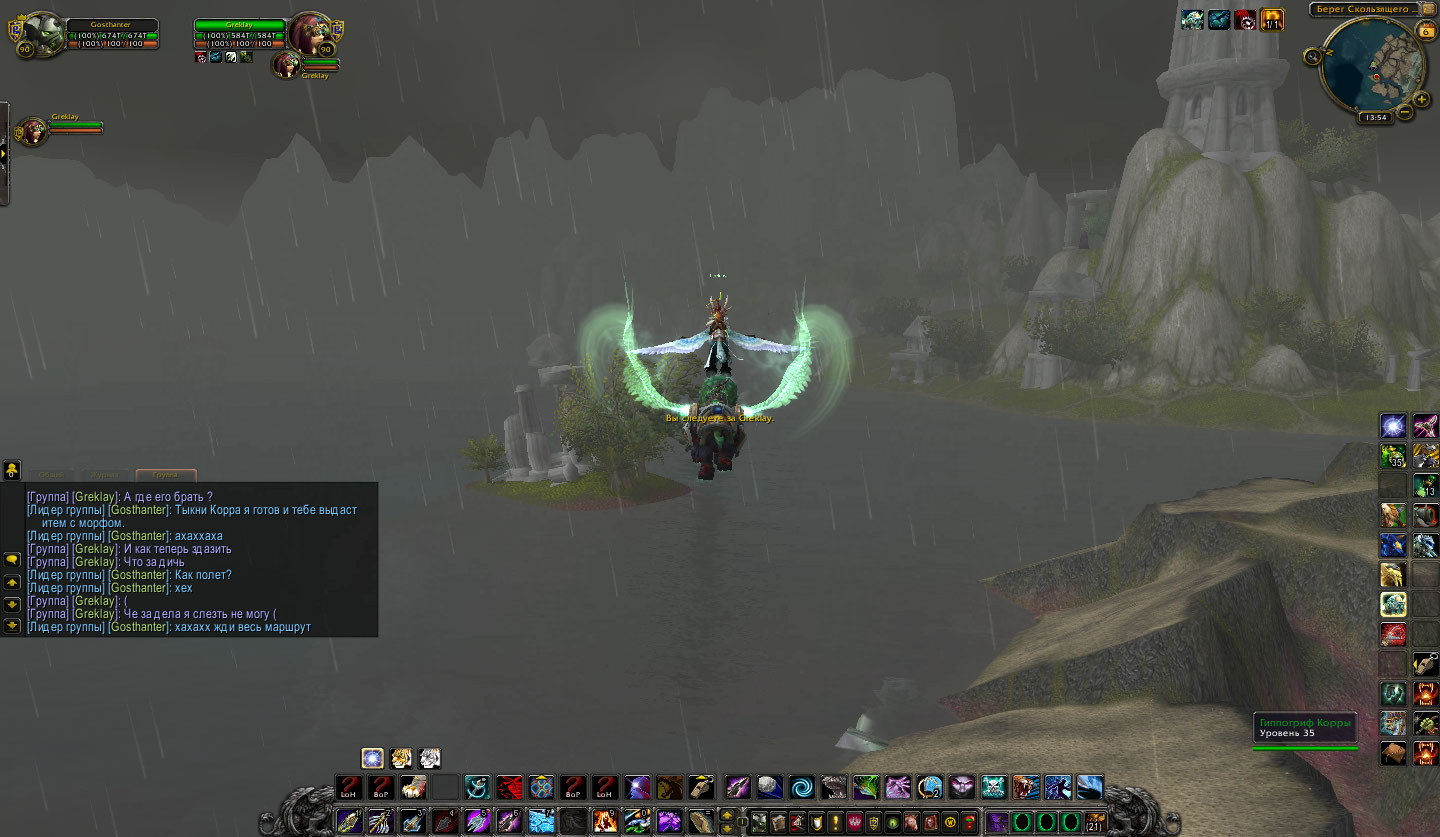Open the yellow exclamation mark quest log
Viewport: 1440px width, 837px height.
pyautogui.click(x=835, y=822)
